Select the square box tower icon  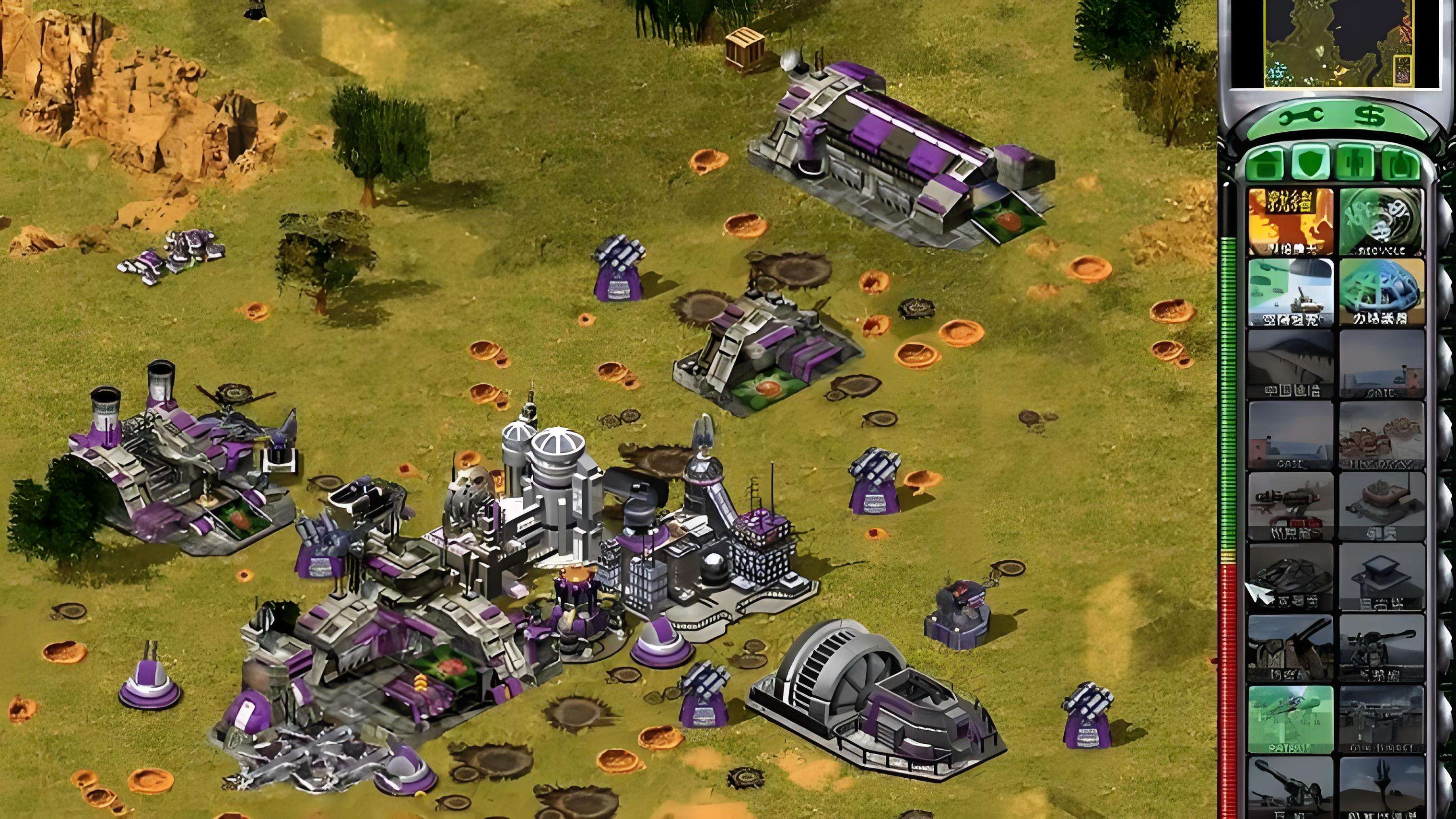coord(1381,578)
